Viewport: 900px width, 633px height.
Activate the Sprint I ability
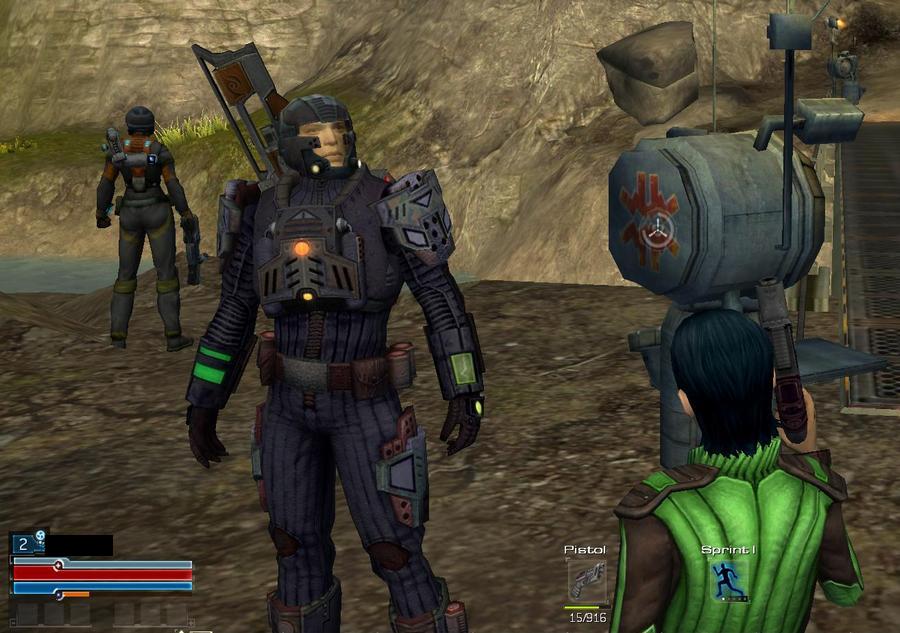click(729, 581)
